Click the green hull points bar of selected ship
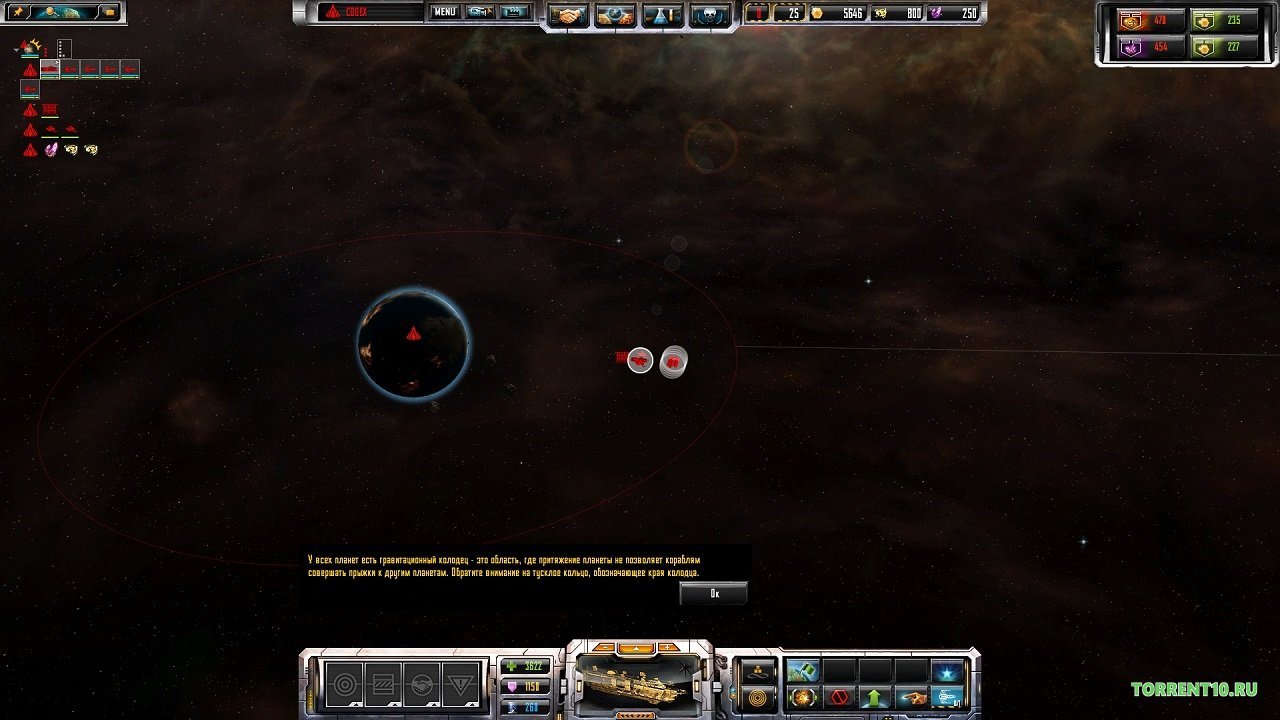The image size is (1280, 720). pos(523,665)
